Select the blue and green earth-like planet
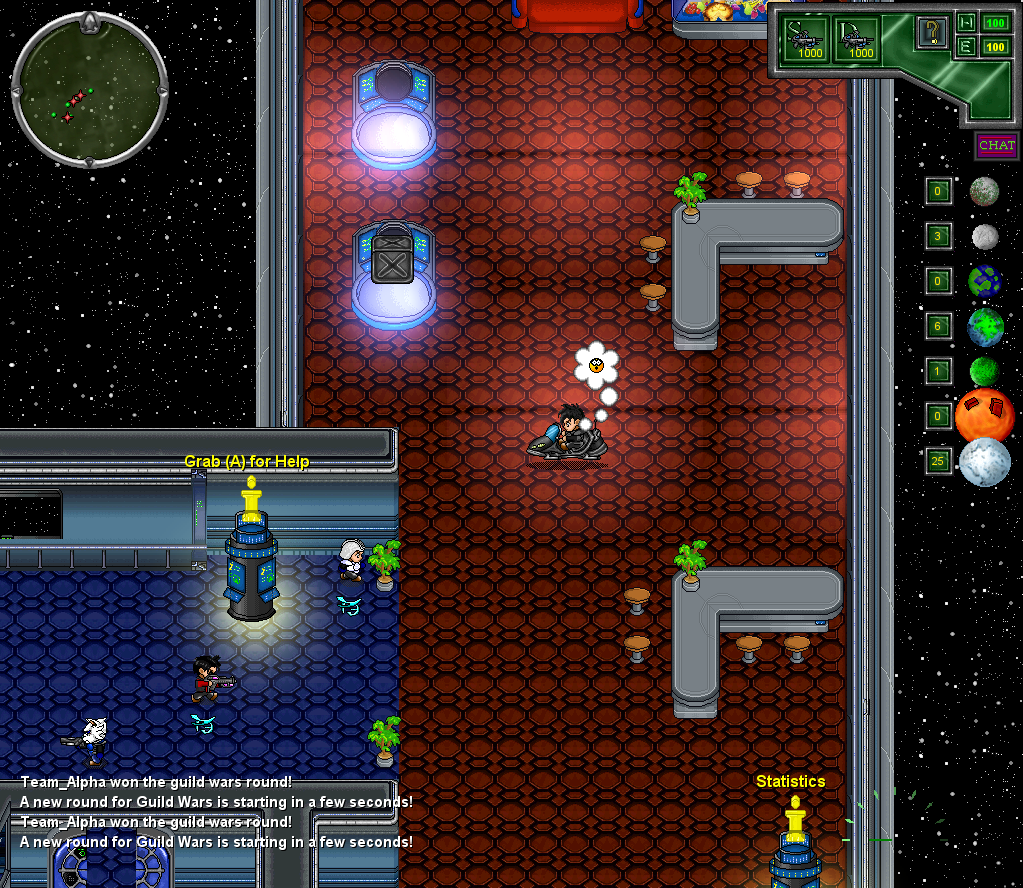 (985, 281)
